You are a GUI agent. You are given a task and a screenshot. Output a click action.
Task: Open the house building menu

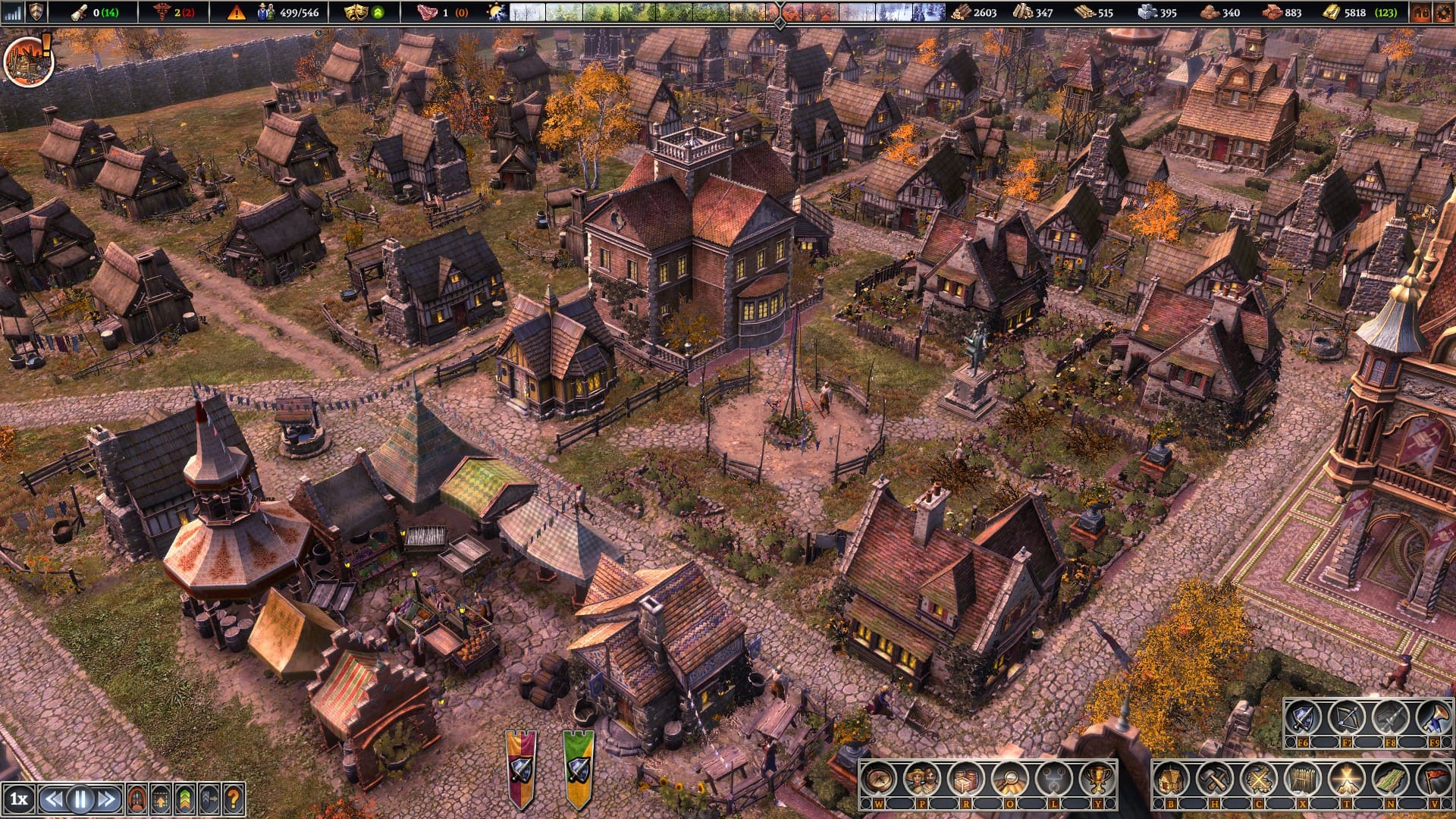(x=1172, y=779)
